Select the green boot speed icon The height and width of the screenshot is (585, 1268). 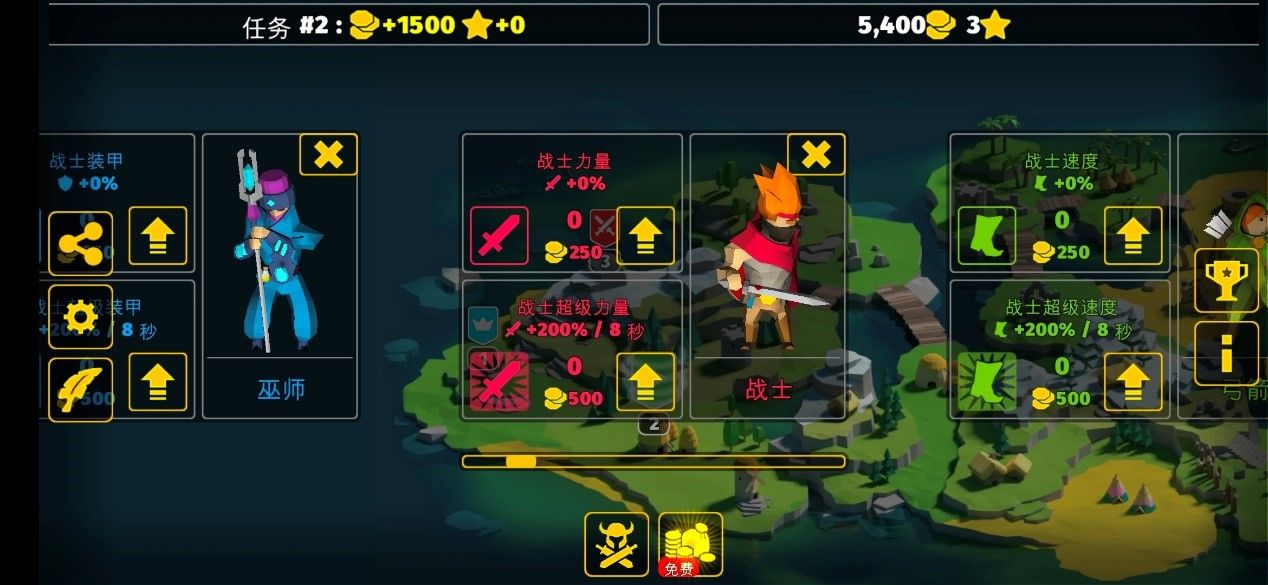pos(987,236)
